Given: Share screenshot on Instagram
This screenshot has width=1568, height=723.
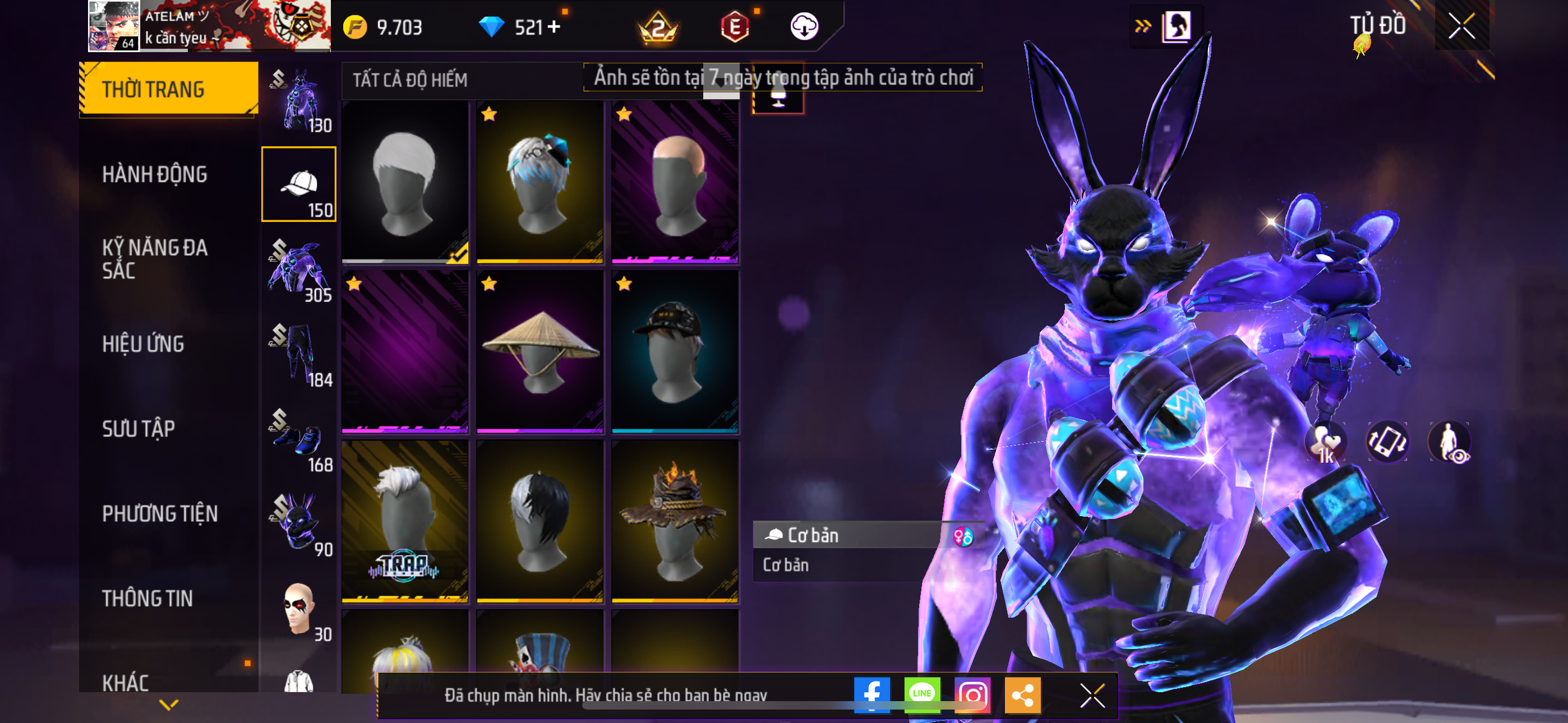Looking at the screenshot, I should coord(972,694).
